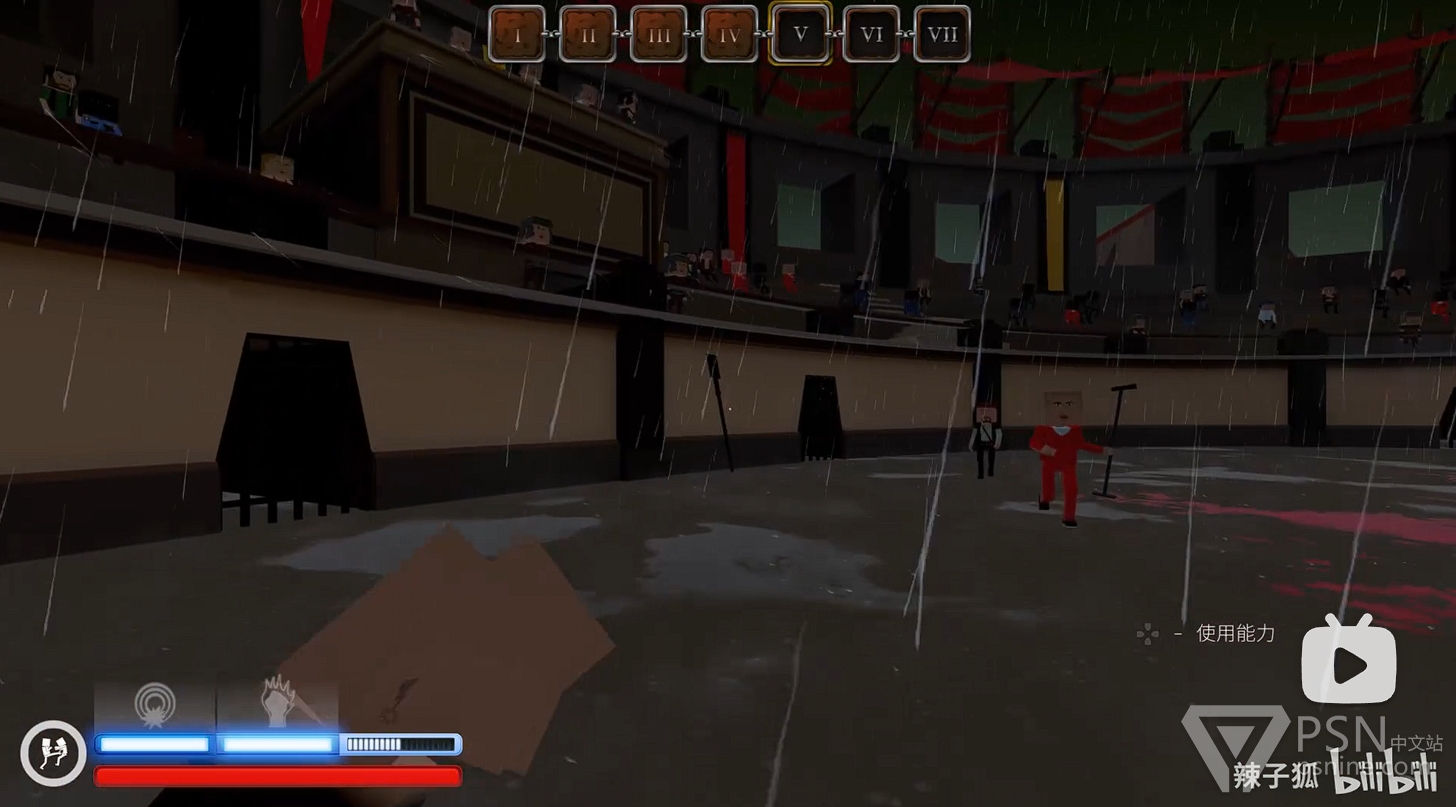Select round III tile in wave tracker

point(659,35)
